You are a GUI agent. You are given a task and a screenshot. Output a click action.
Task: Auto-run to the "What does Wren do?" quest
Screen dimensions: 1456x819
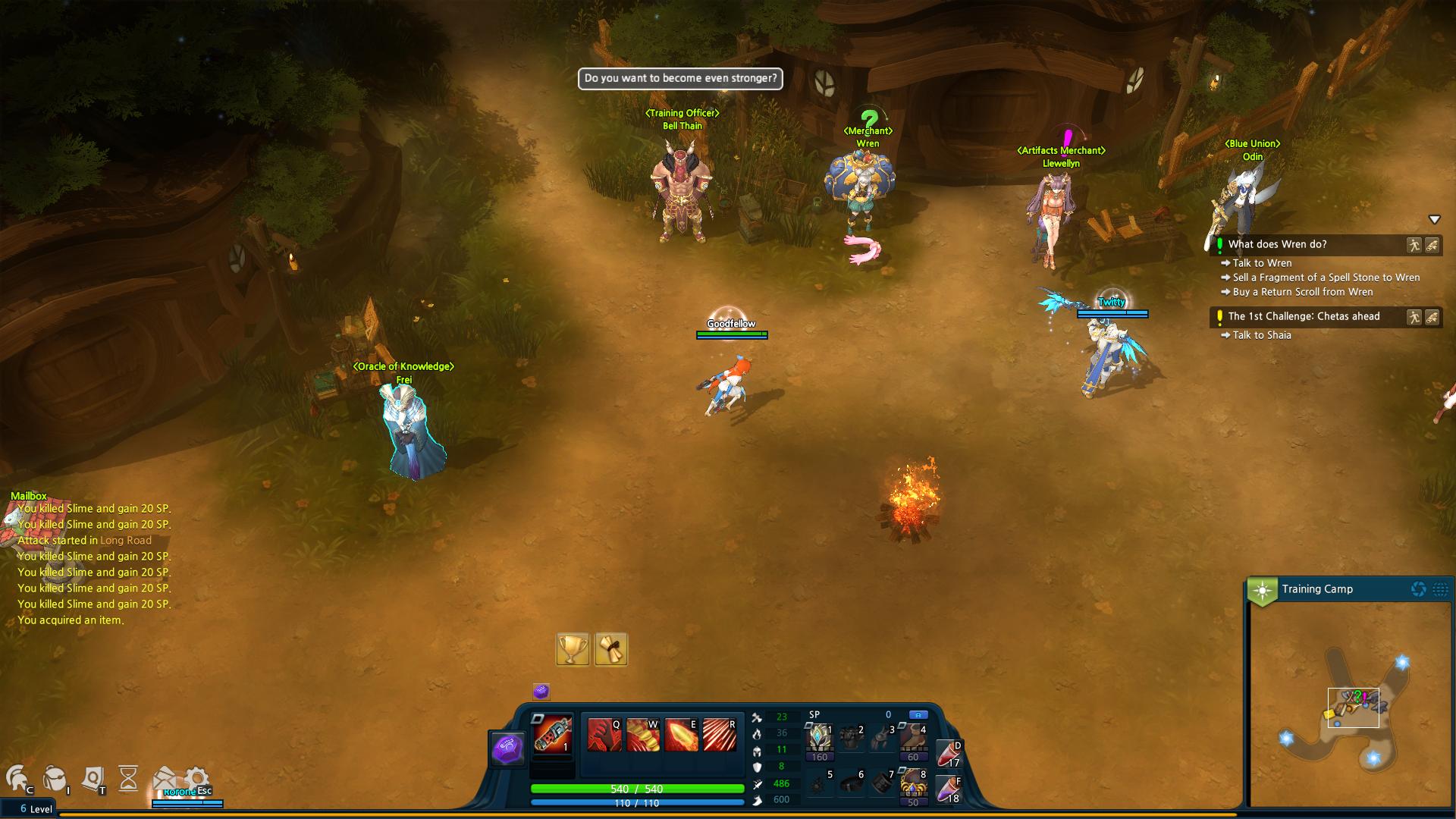[1414, 245]
